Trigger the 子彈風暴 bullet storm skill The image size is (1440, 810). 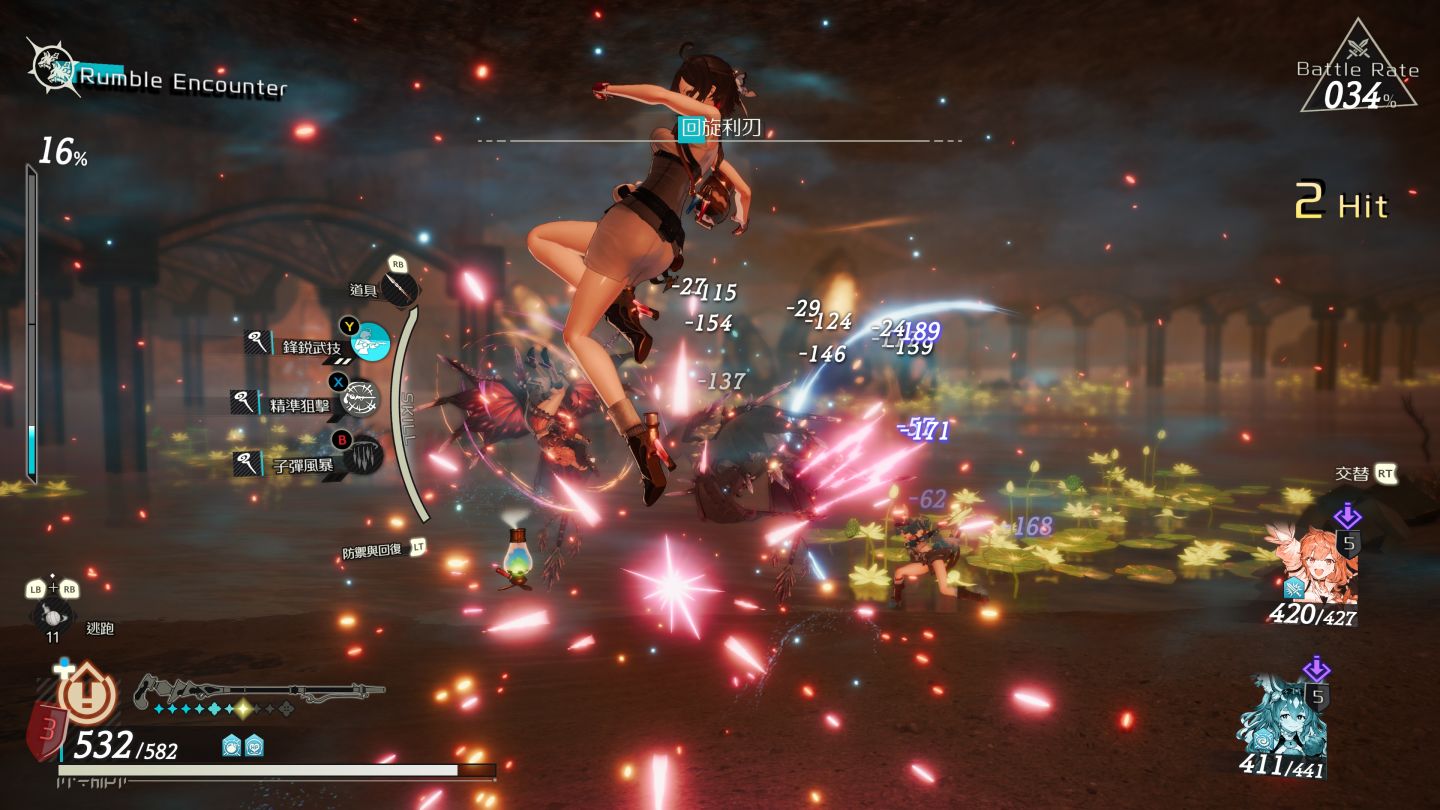point(364,456)
